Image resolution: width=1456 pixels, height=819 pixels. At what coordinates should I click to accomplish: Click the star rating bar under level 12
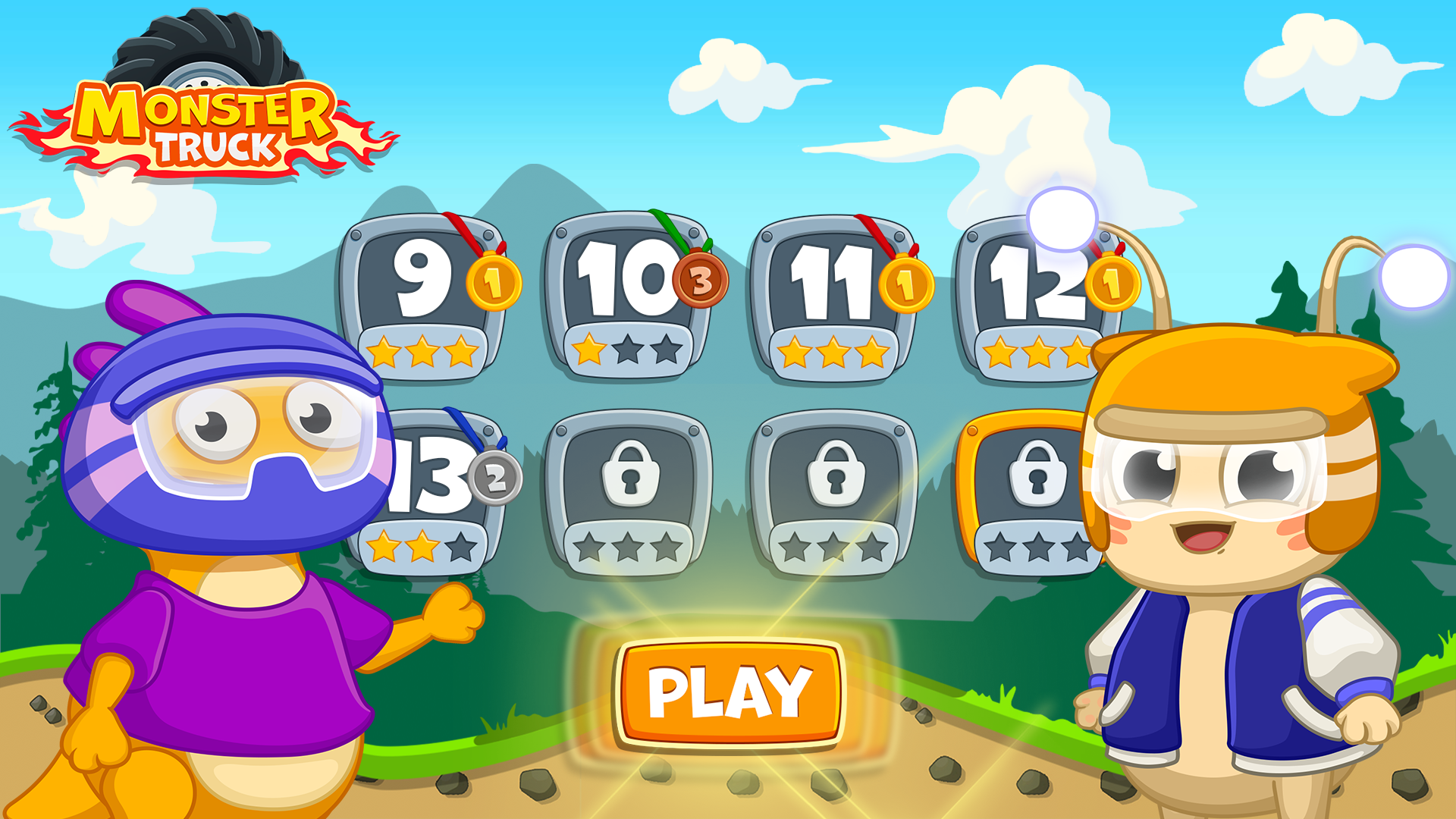click(1035, 351)
